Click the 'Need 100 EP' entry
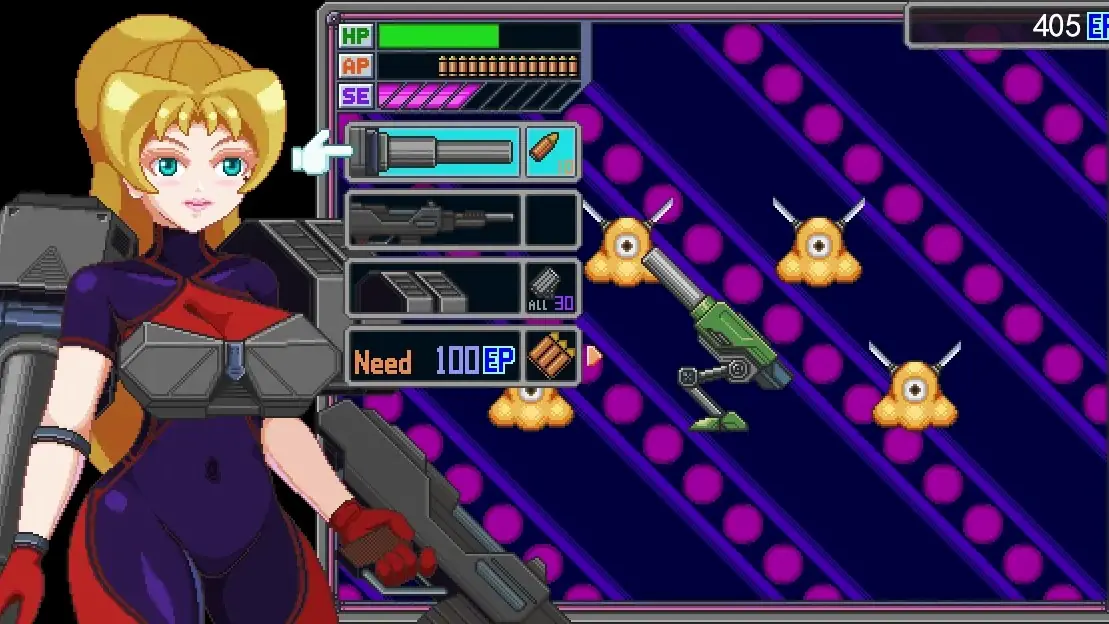Screen dimensions: 1109x624 (434, 358)
